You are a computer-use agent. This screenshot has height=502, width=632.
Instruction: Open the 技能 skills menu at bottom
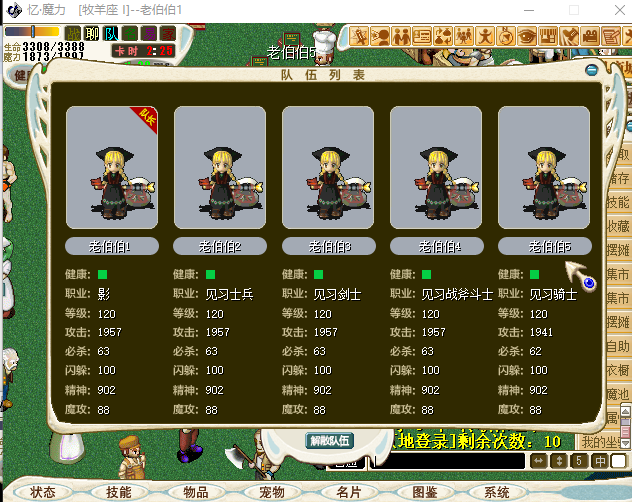pos(119,492)
